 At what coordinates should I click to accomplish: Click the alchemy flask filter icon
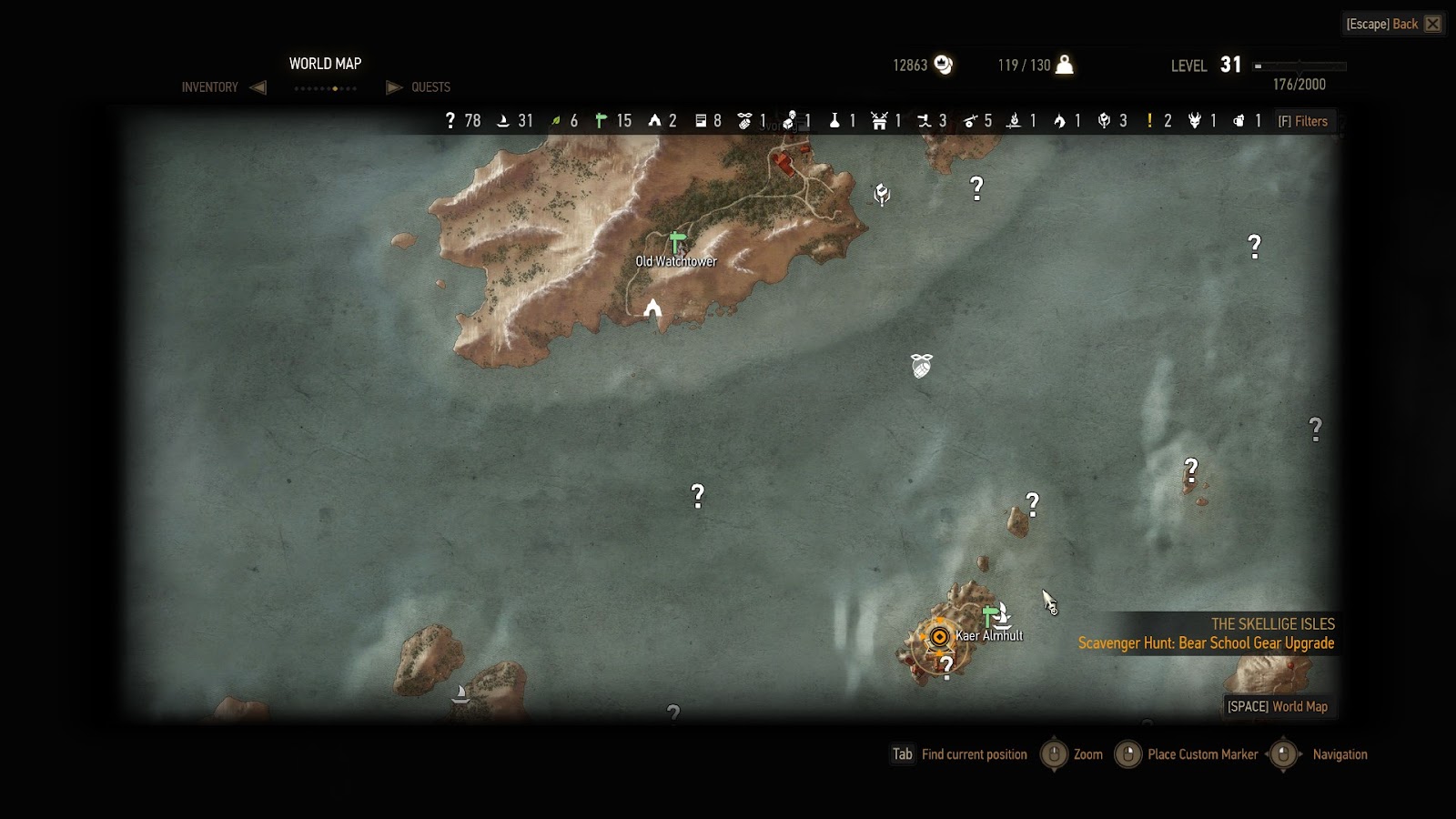click(x=834, y=120)
